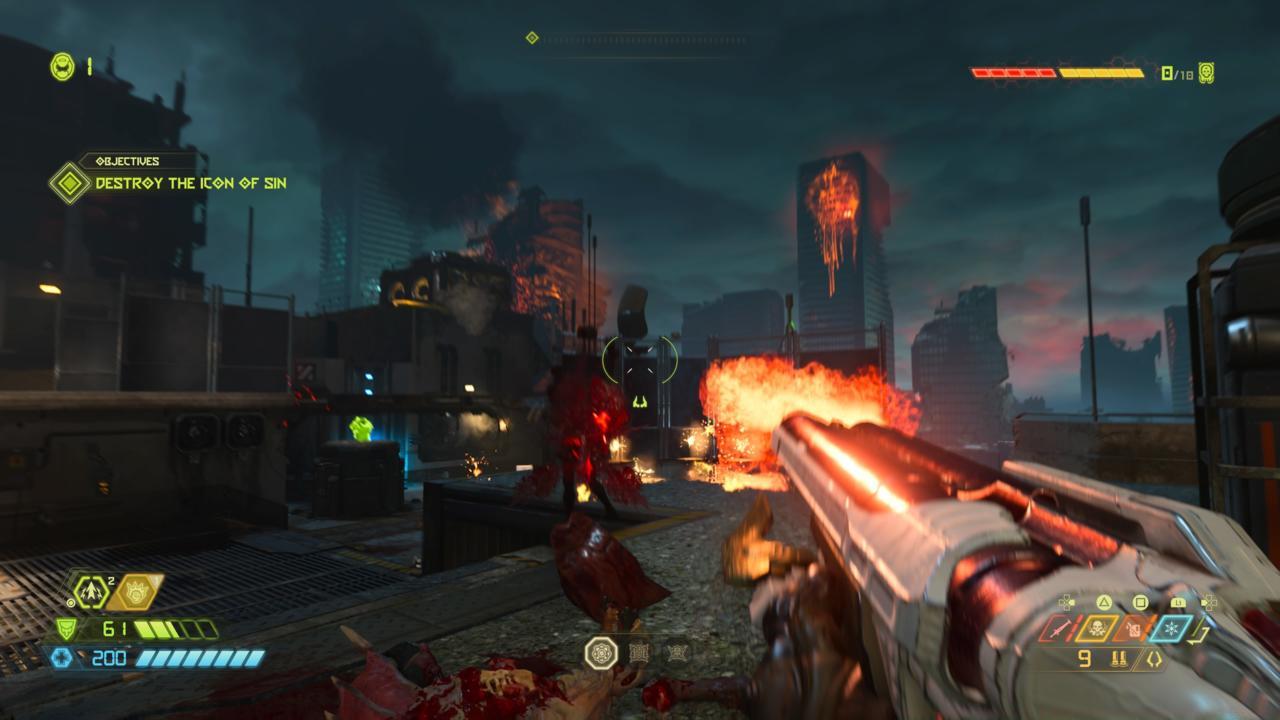This screenshot has width=1280, height=720.
Task: Open the Destroy the Icon of Sin objective
Action: click(190, 184)
